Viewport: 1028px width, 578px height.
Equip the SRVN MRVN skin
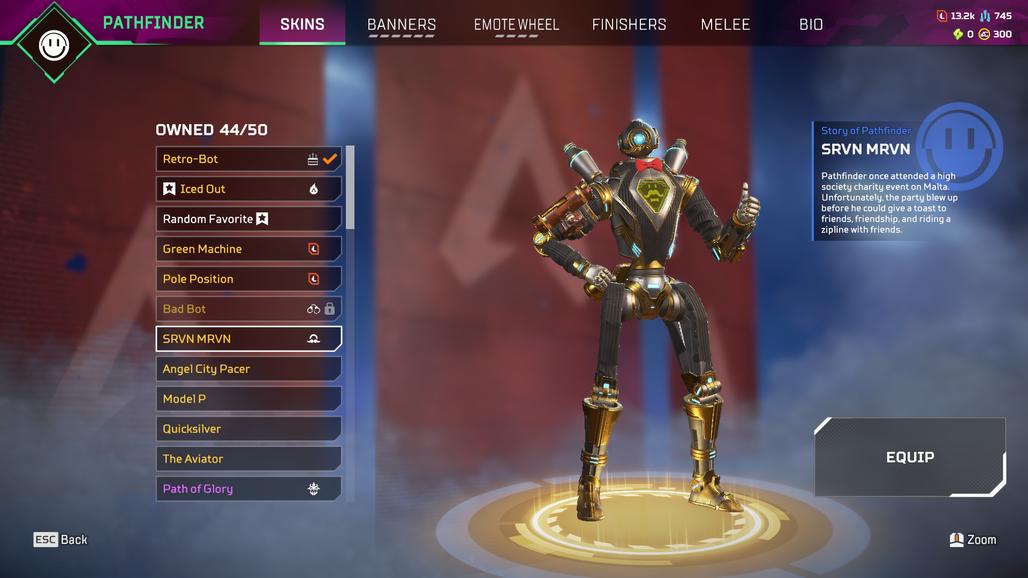(x=909, y=458)
